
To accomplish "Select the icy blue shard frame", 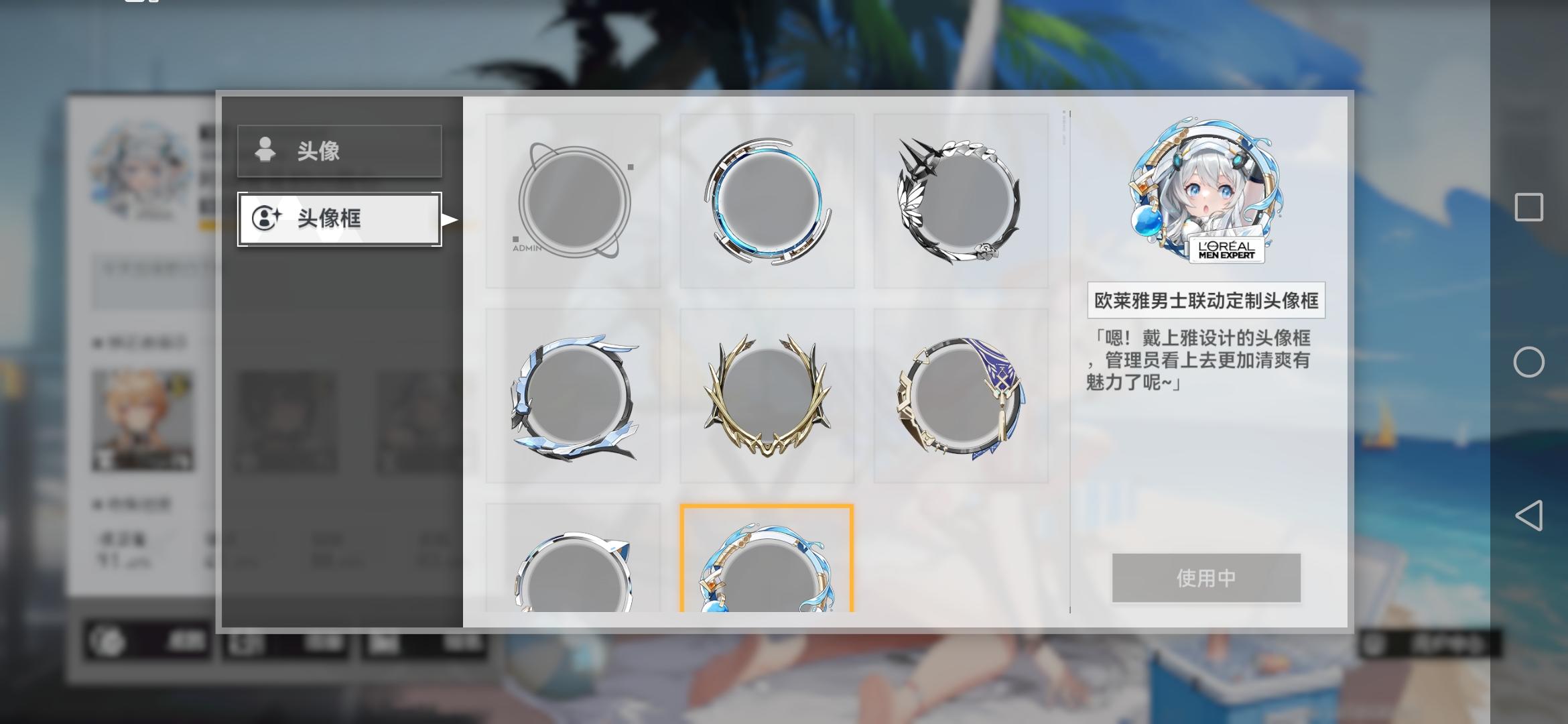I will 573,396.
